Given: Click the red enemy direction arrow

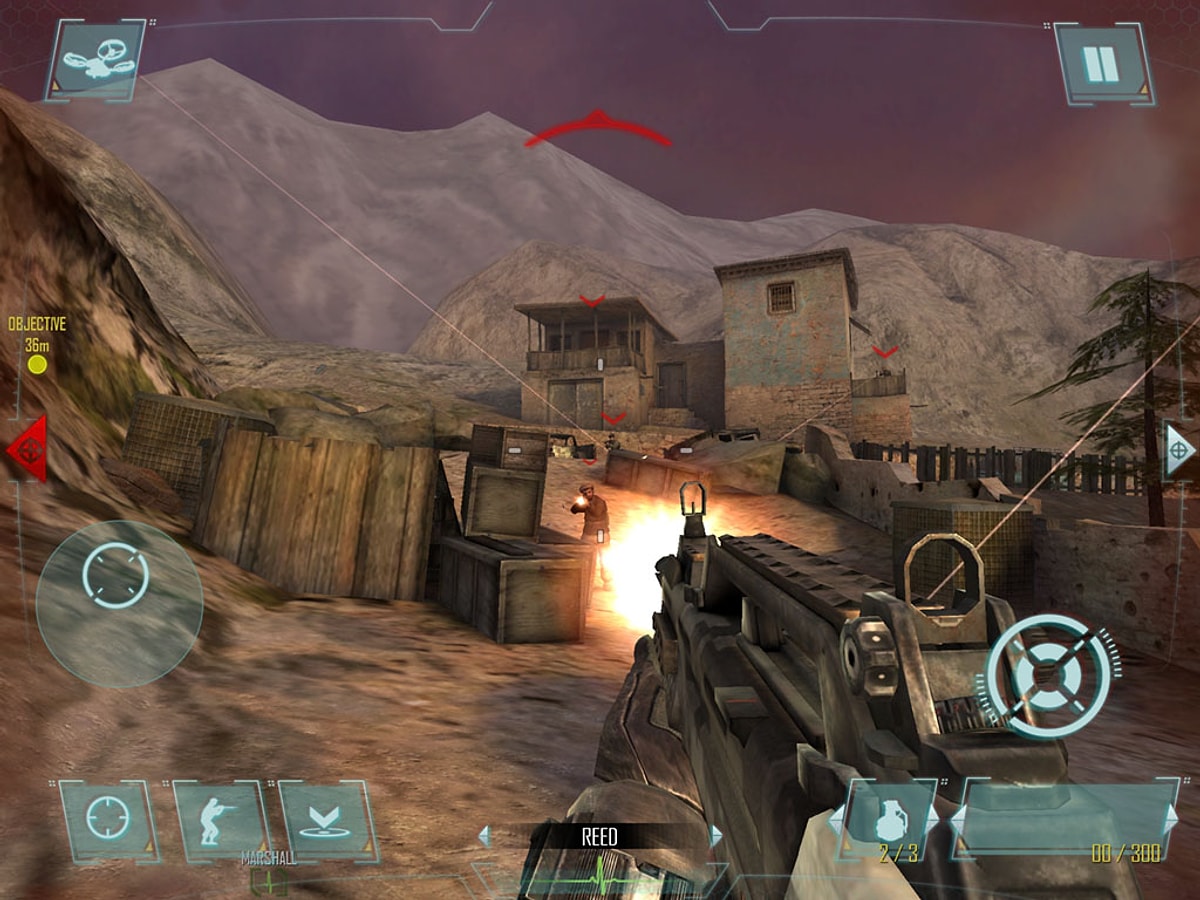Looking at the screenshot, I should click(27, 450).
